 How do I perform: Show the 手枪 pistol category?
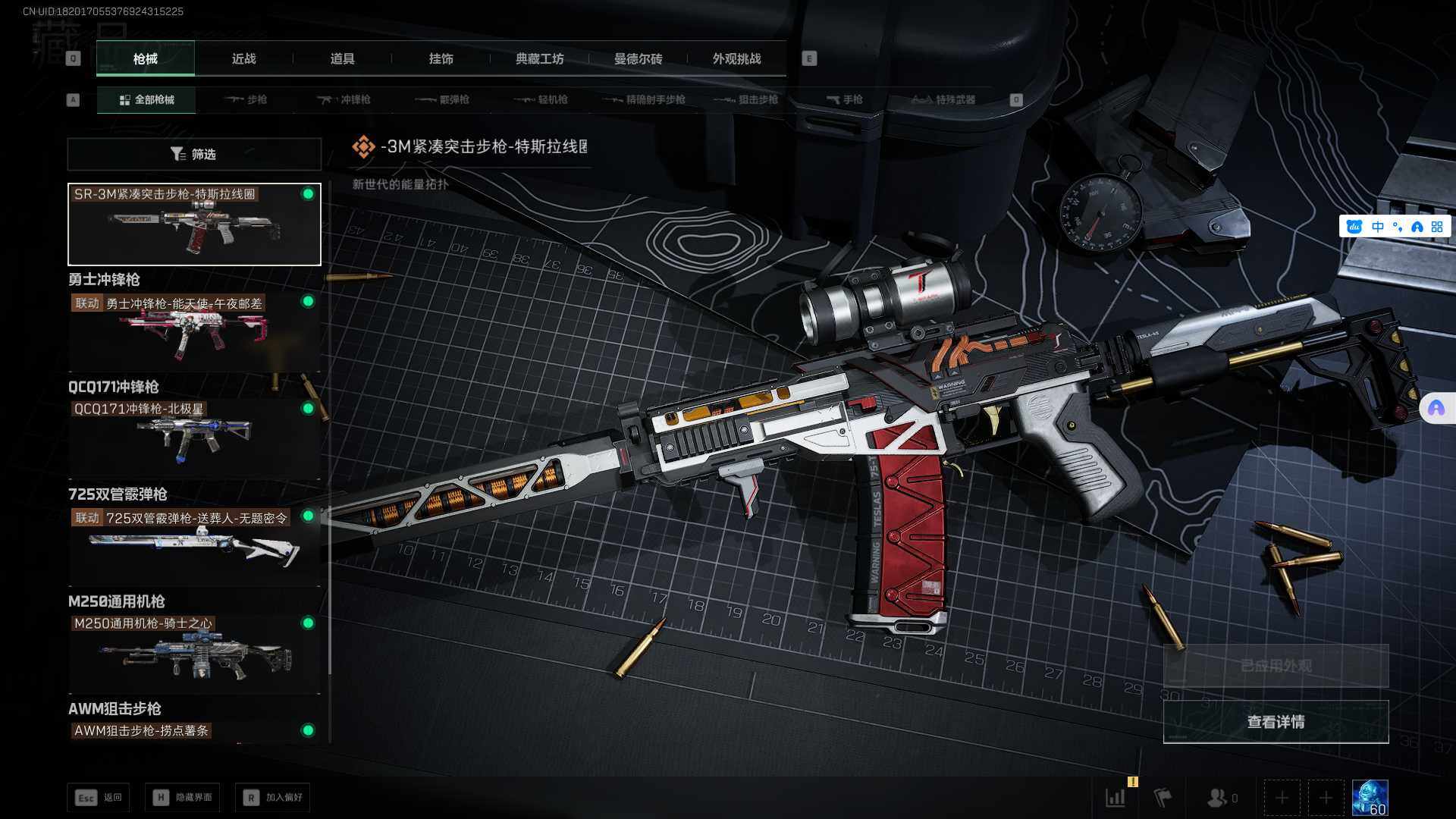(x=845, y=99)
